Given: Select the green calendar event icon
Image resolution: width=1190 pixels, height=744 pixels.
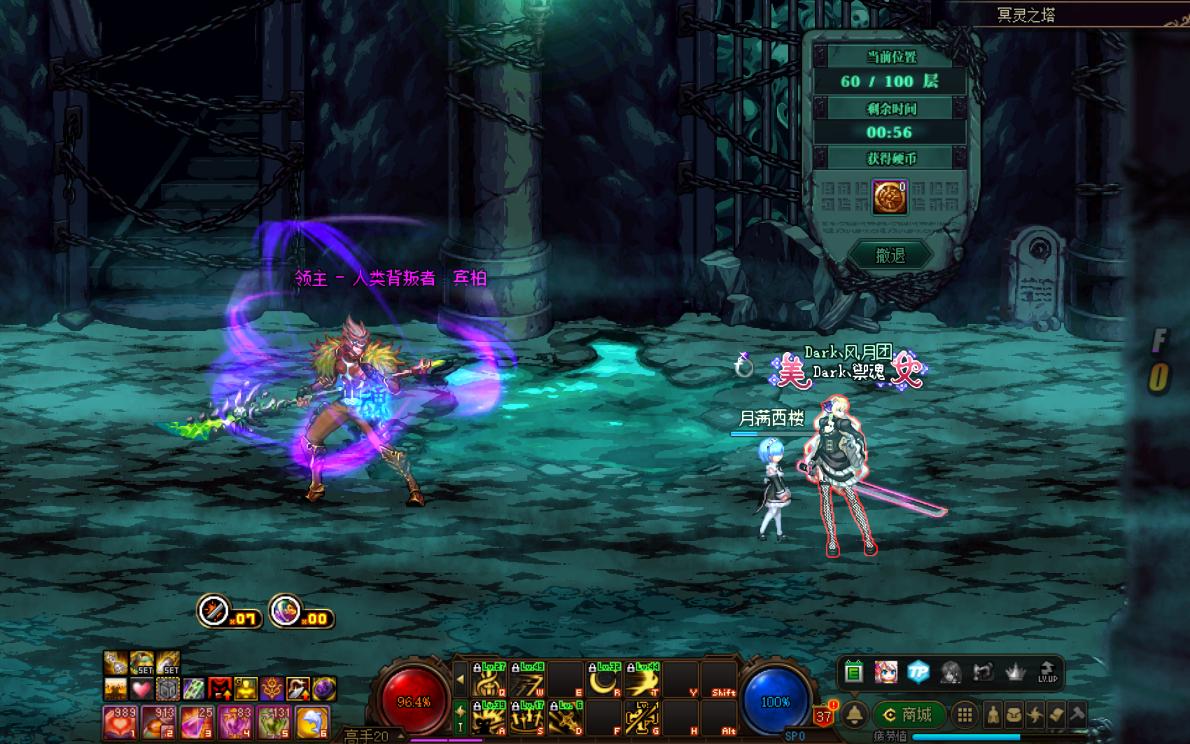Looking at the screenshot, I should pos(853,672).
